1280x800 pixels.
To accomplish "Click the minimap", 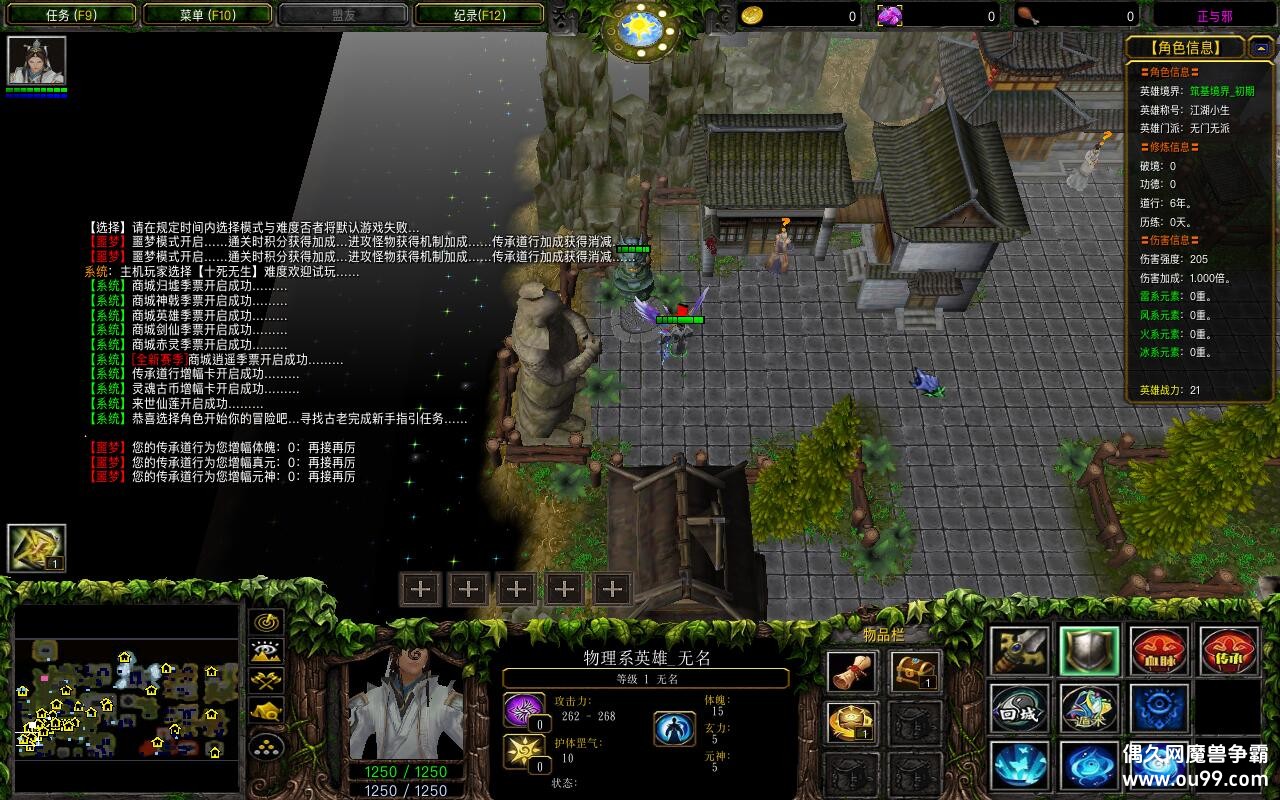I will click(x=127, y=697).
